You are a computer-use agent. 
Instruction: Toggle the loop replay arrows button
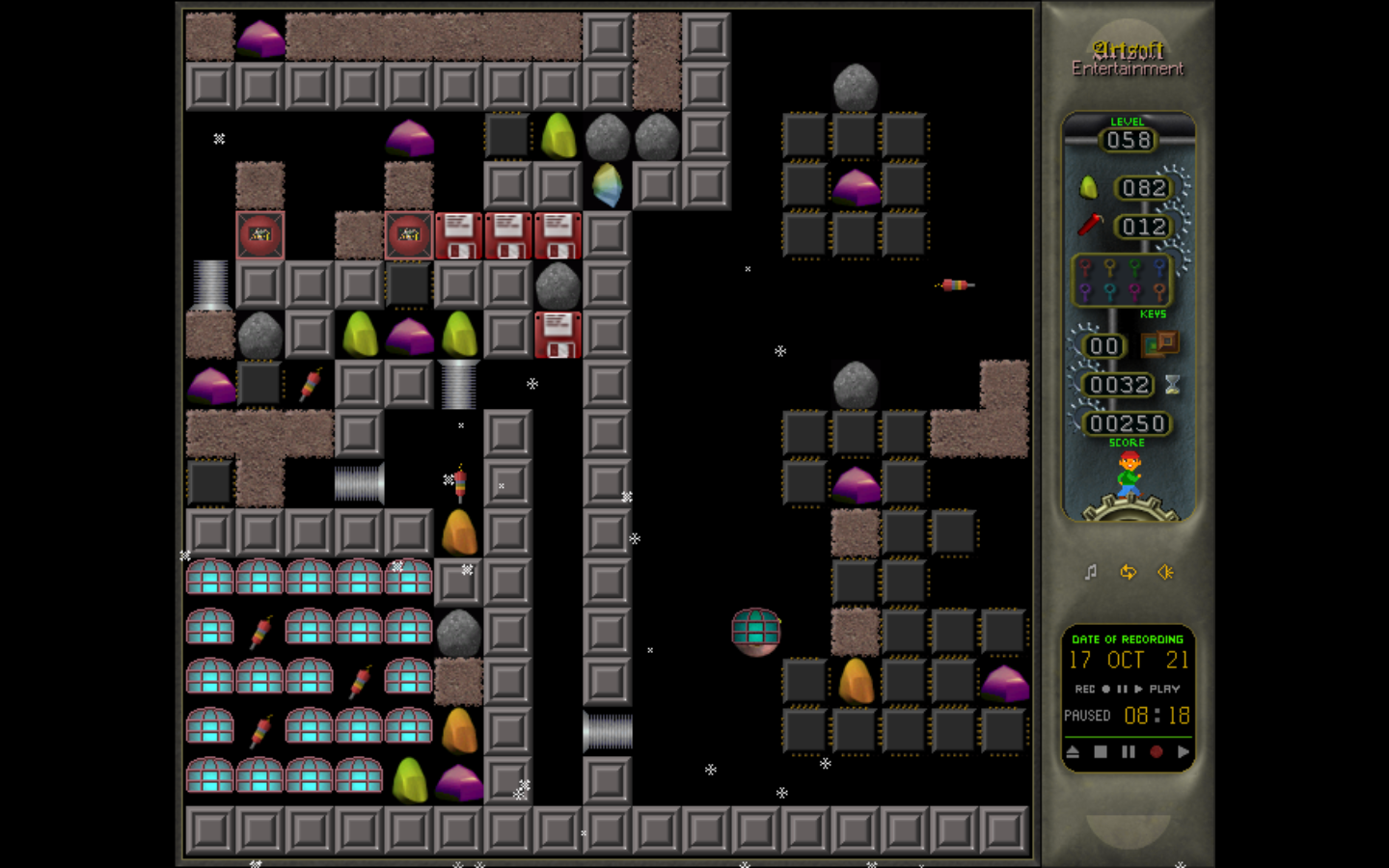(1129, 572)
